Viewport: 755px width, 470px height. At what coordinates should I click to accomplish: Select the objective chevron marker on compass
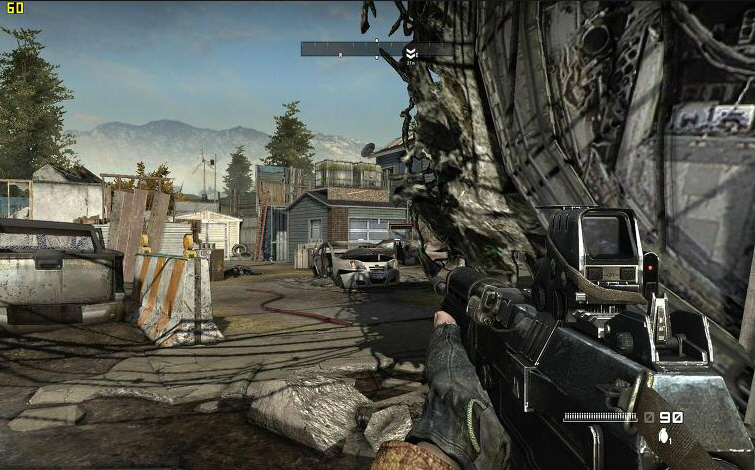coord(410,51)
